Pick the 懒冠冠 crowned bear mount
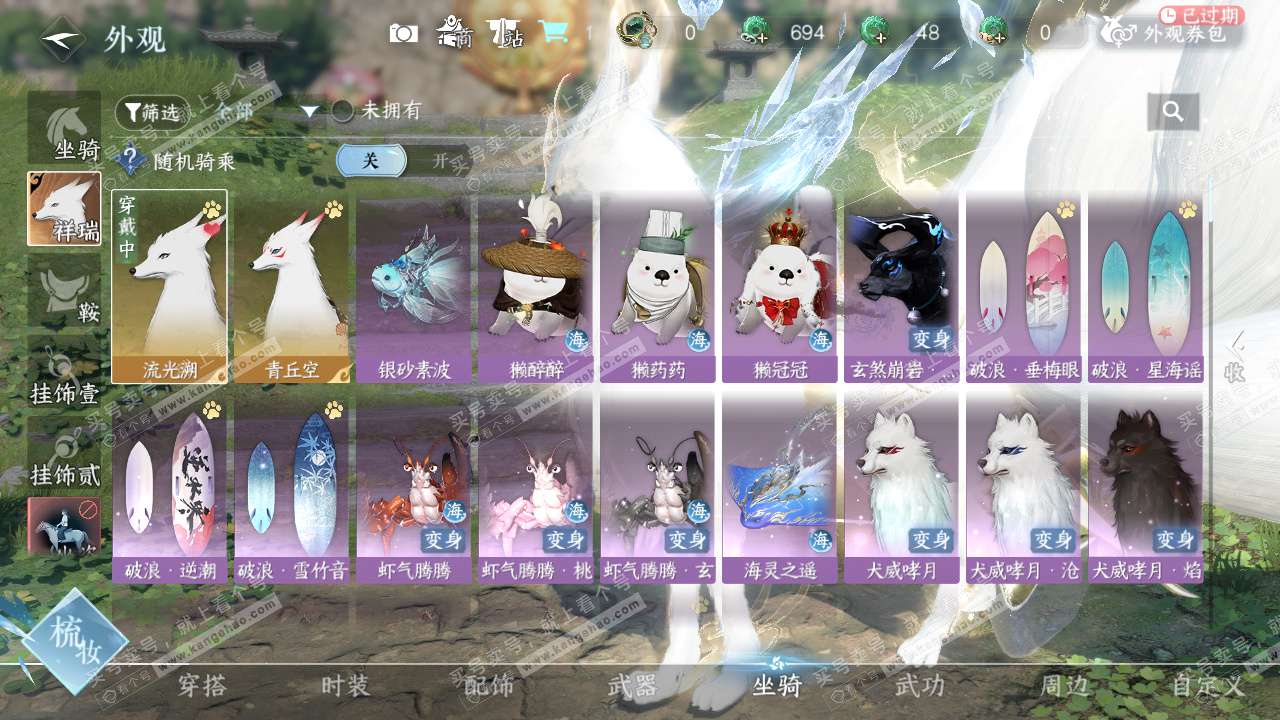This screenshot has height=720, width=1280. pos(780,286)
